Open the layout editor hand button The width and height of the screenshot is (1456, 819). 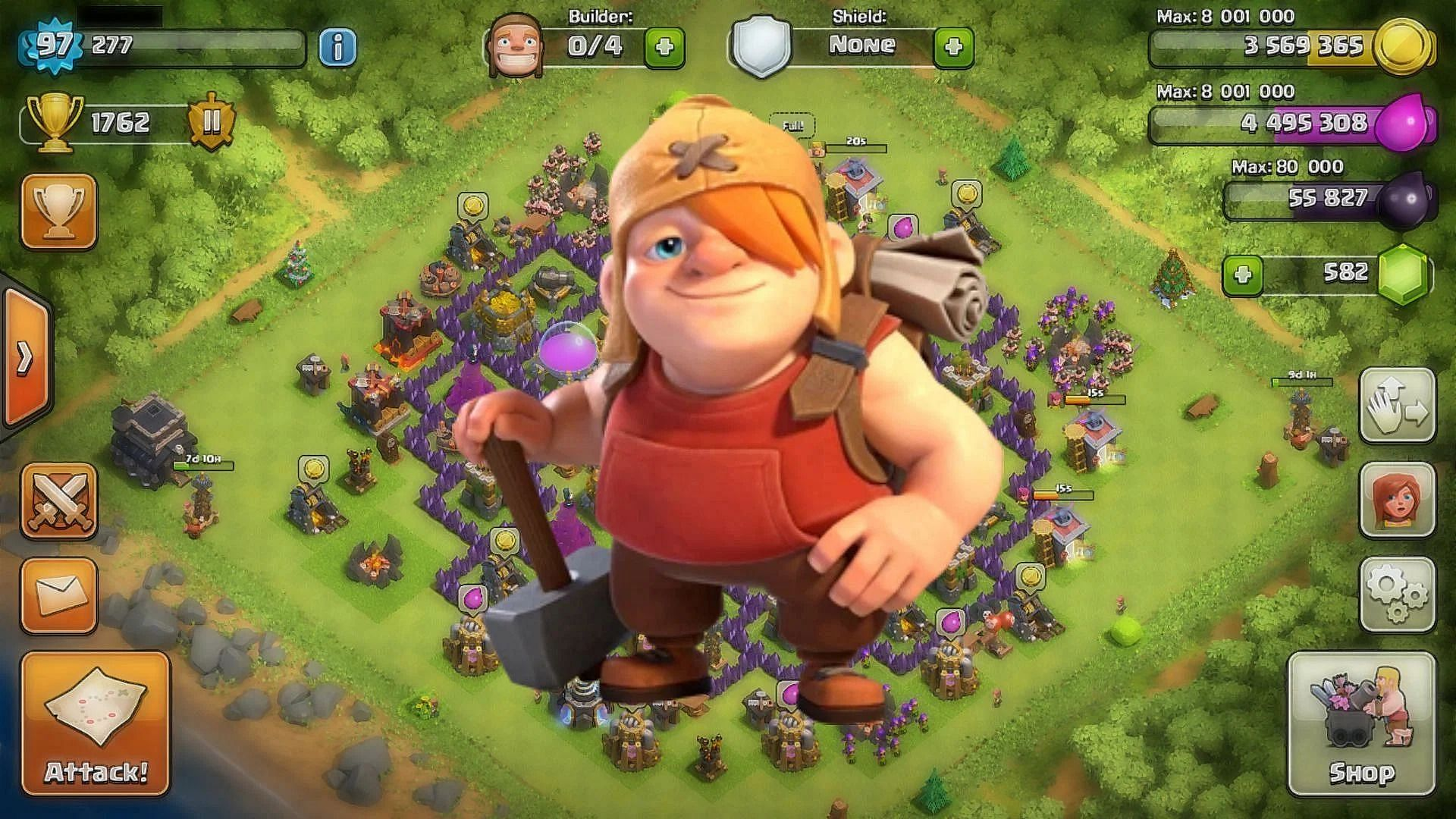pos(1397,406)
